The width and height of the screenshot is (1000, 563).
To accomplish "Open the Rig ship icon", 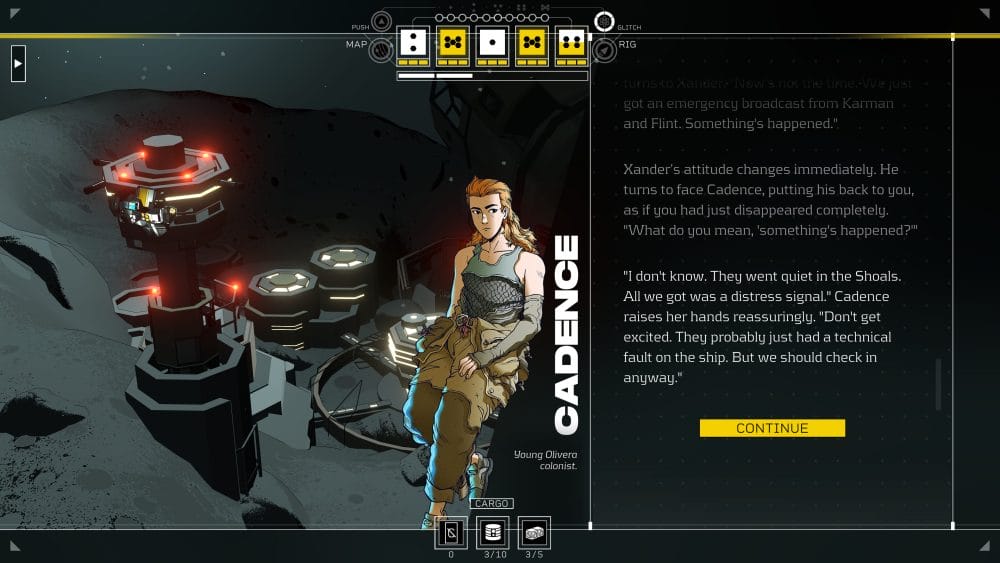I will pos(603,49).
